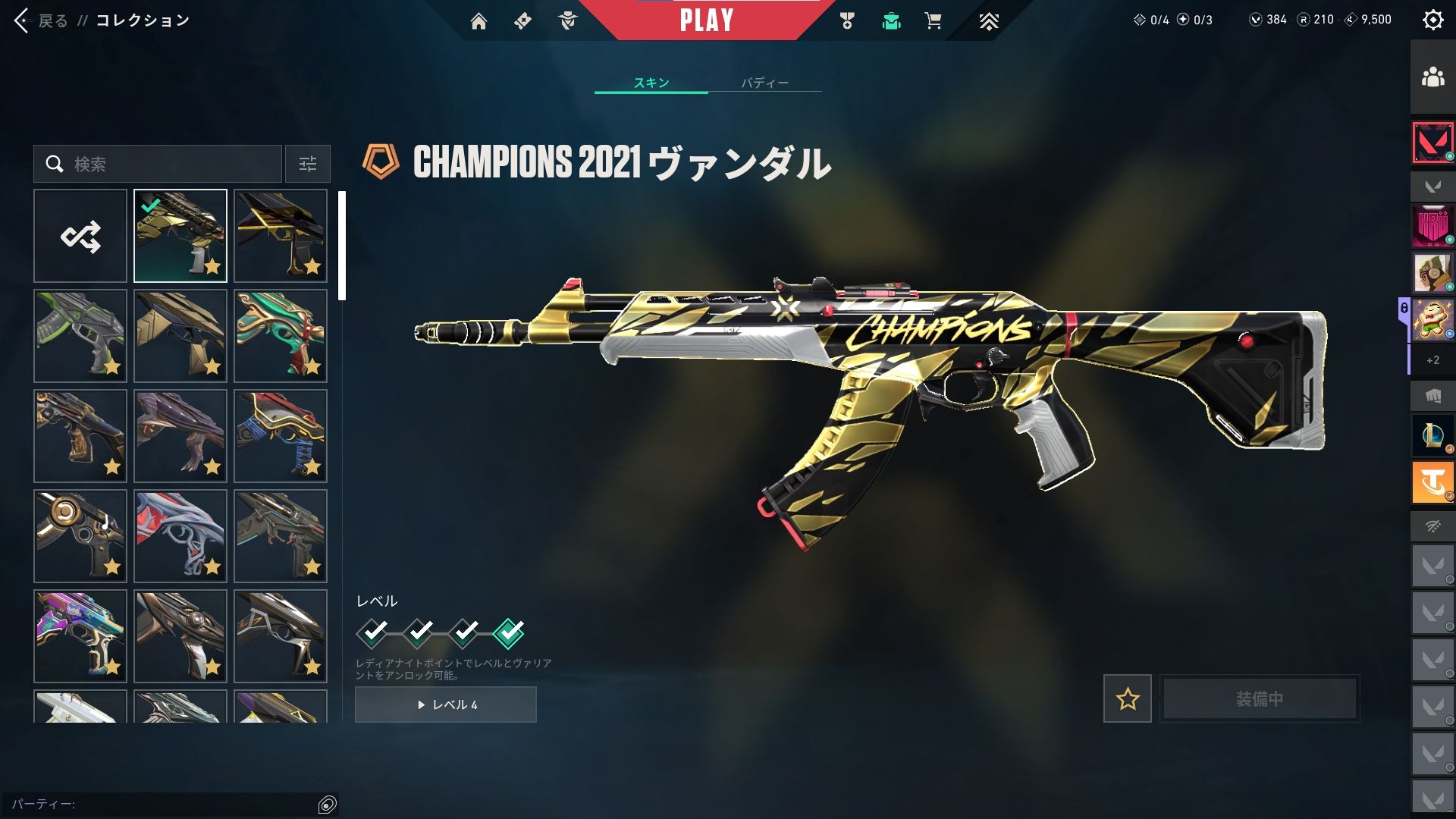The image size is (1456, 819).
Task: Click the 装備中 equip button
Action: pos(1260,698)
